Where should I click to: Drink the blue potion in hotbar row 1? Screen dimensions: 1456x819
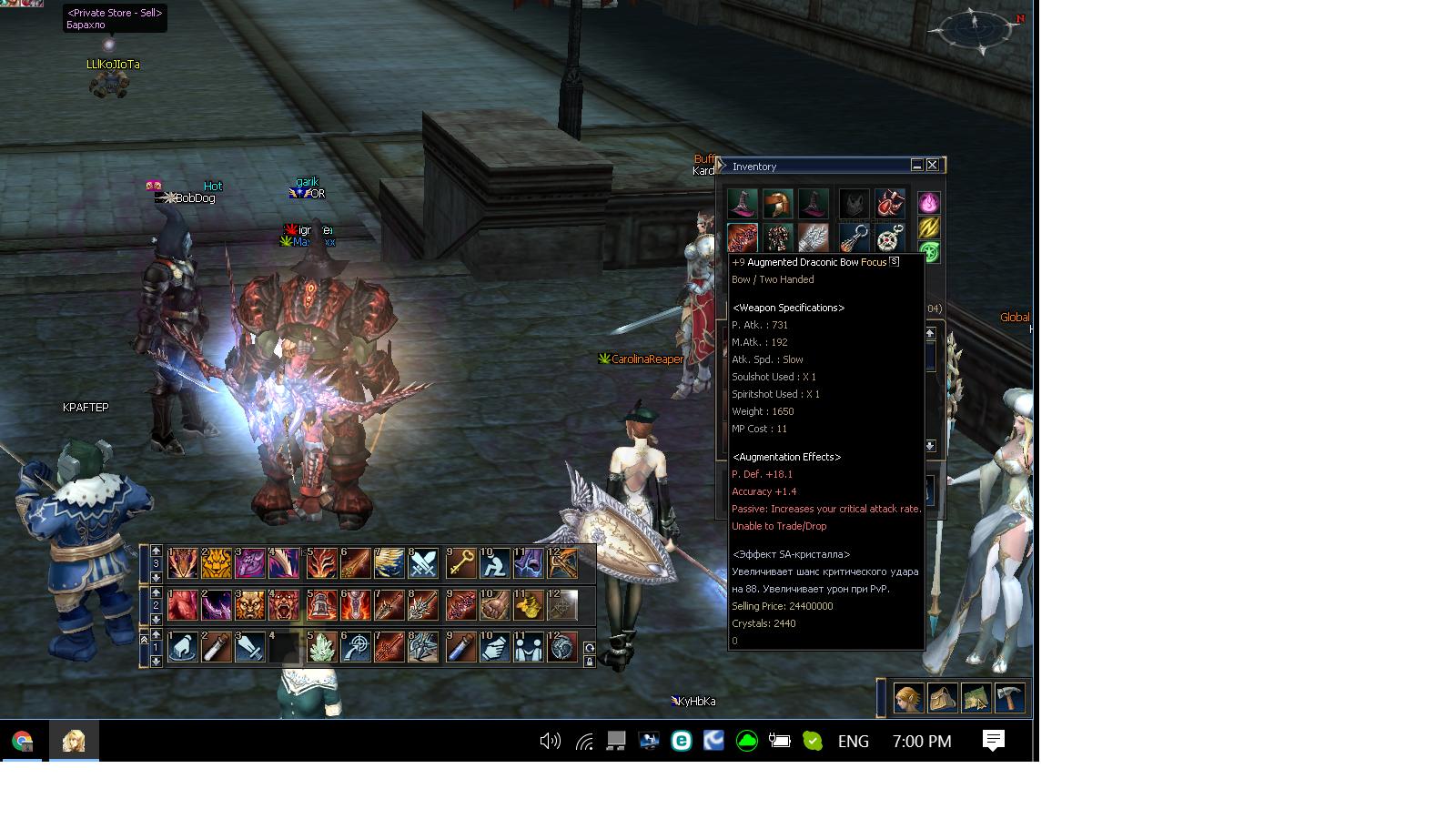tap(459, 649)
